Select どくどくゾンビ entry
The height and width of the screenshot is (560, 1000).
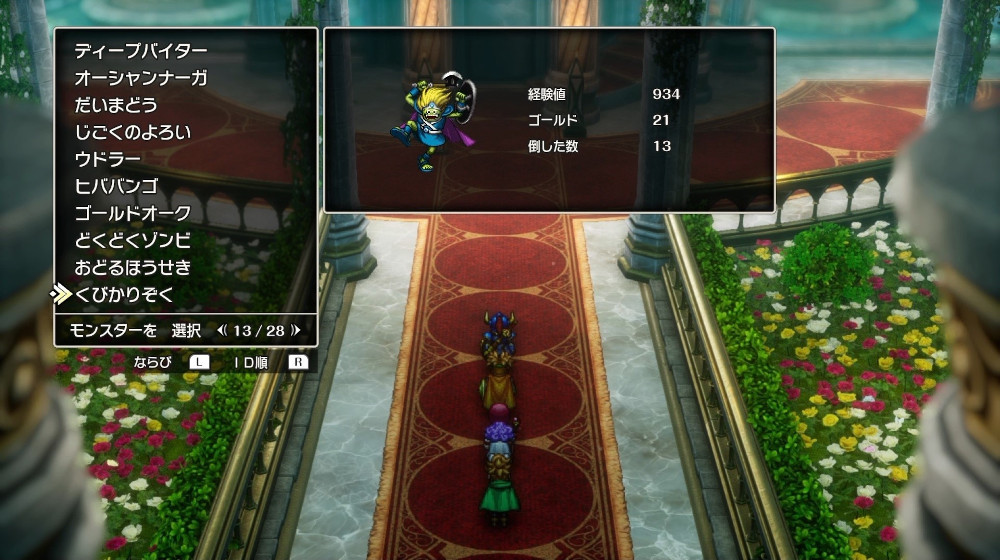[132, 240]
